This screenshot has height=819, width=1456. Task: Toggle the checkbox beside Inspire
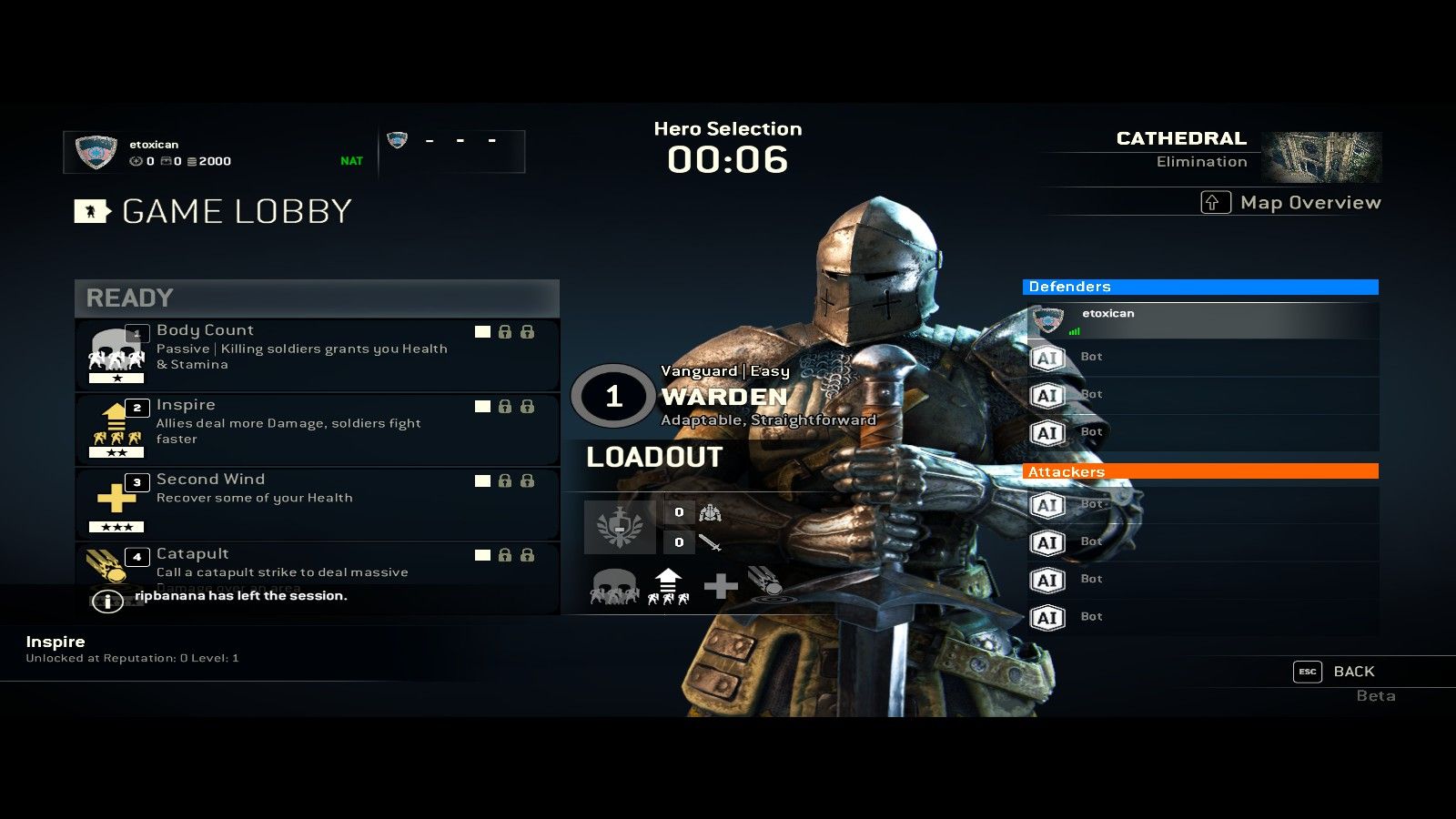point(482,408)
